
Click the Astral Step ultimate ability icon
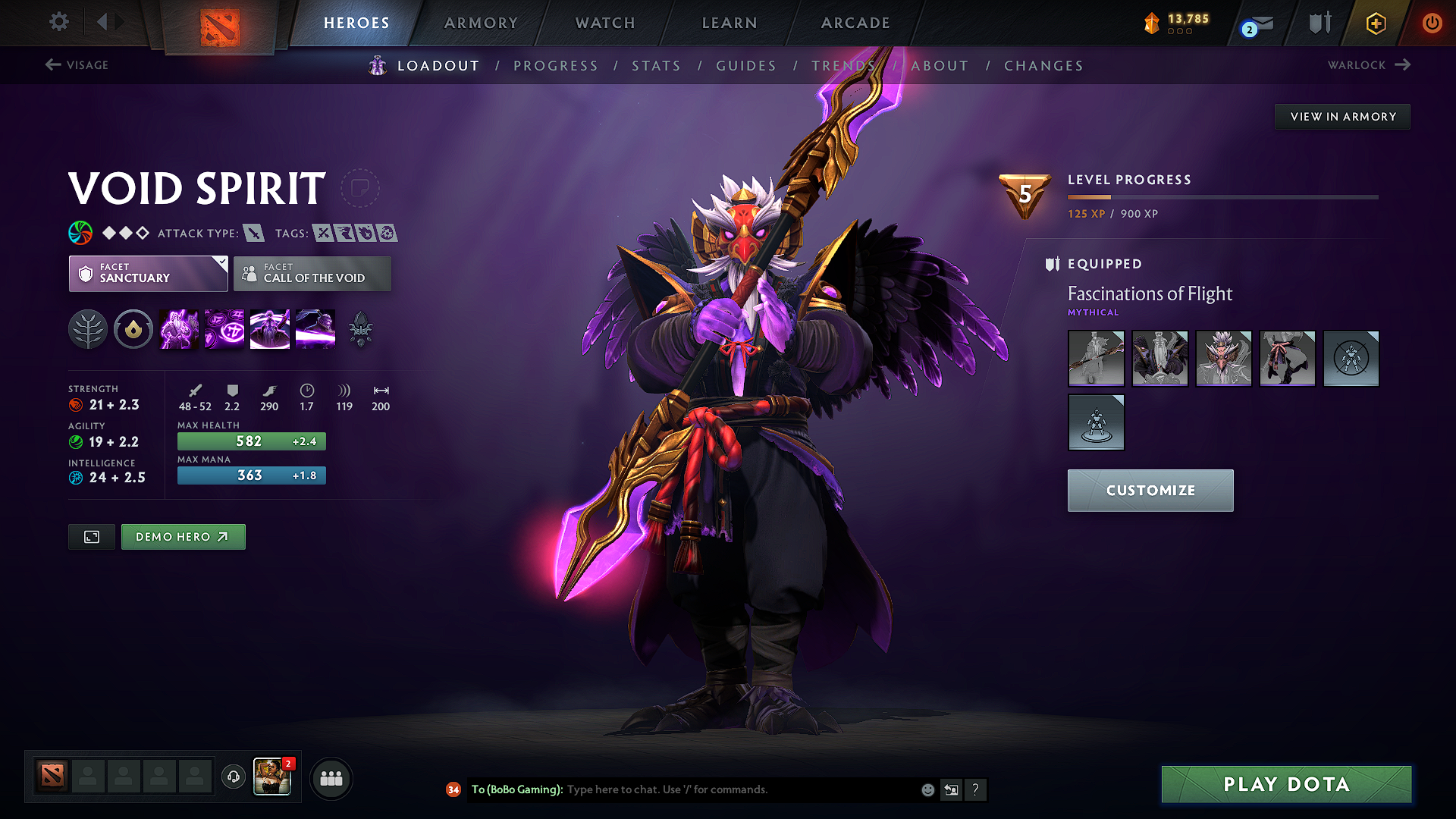point(315,328)
